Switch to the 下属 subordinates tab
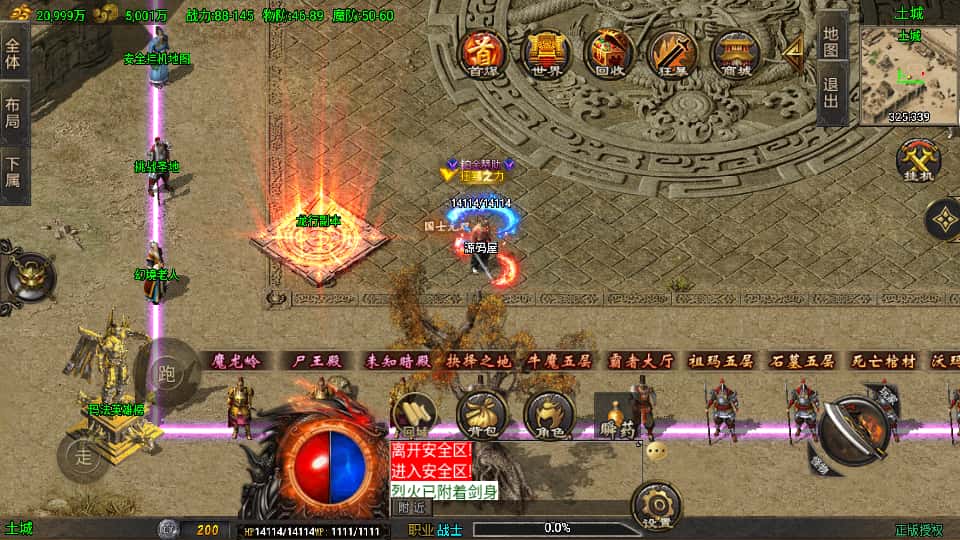The height and width of the screenshot is (540, 960). tap(13, 172)
